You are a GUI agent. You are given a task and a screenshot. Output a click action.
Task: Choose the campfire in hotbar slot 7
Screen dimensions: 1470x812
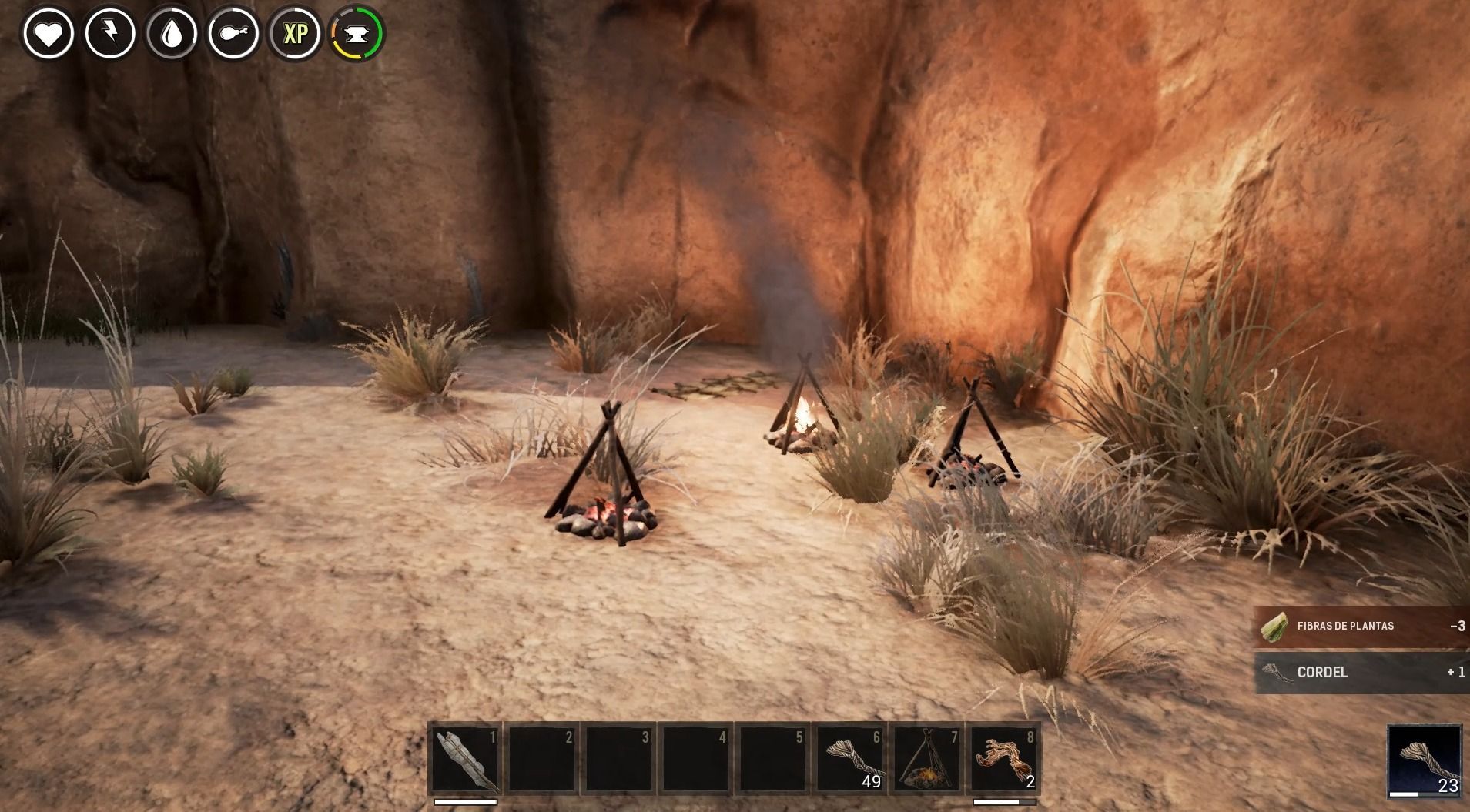(927, 759)
